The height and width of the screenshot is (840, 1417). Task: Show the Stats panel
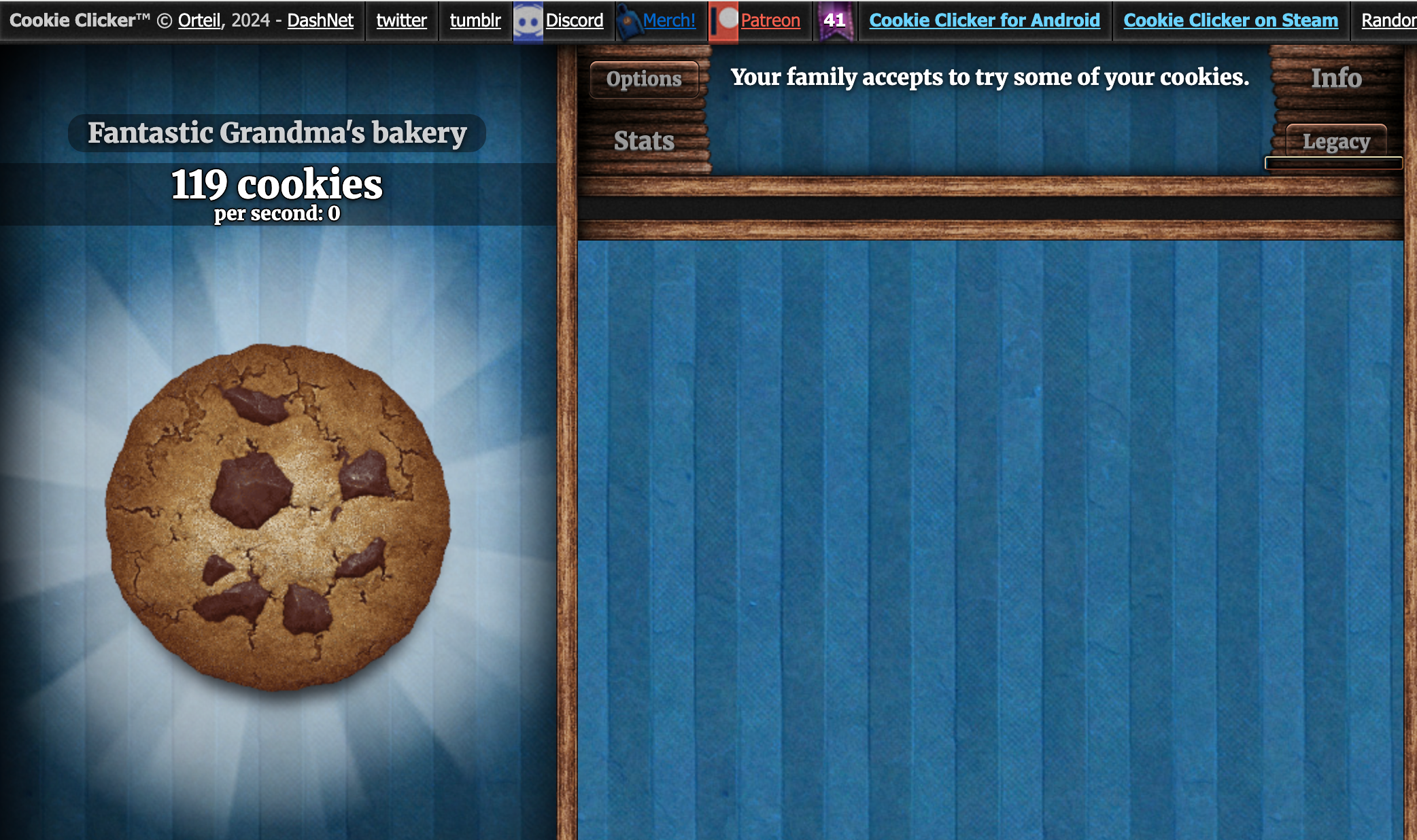(x=644, y=141)
